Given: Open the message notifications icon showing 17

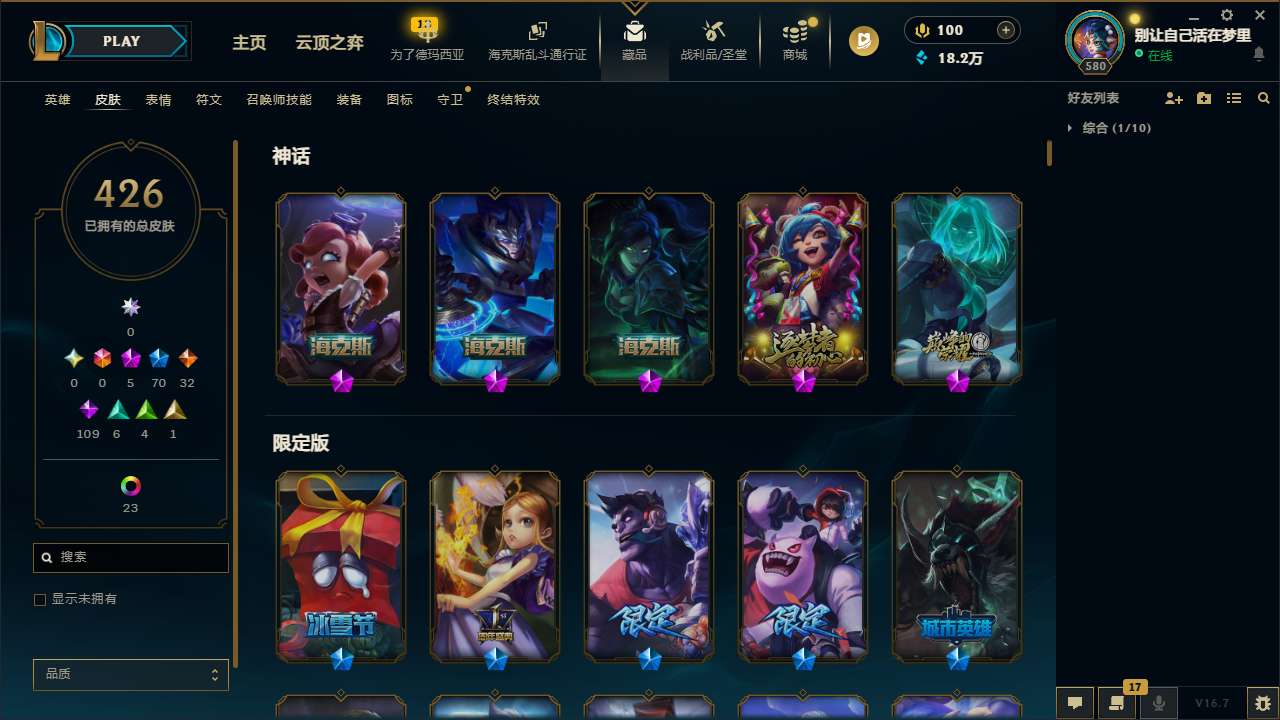Looking at the screenshot, I should [x=1116, y=703].
